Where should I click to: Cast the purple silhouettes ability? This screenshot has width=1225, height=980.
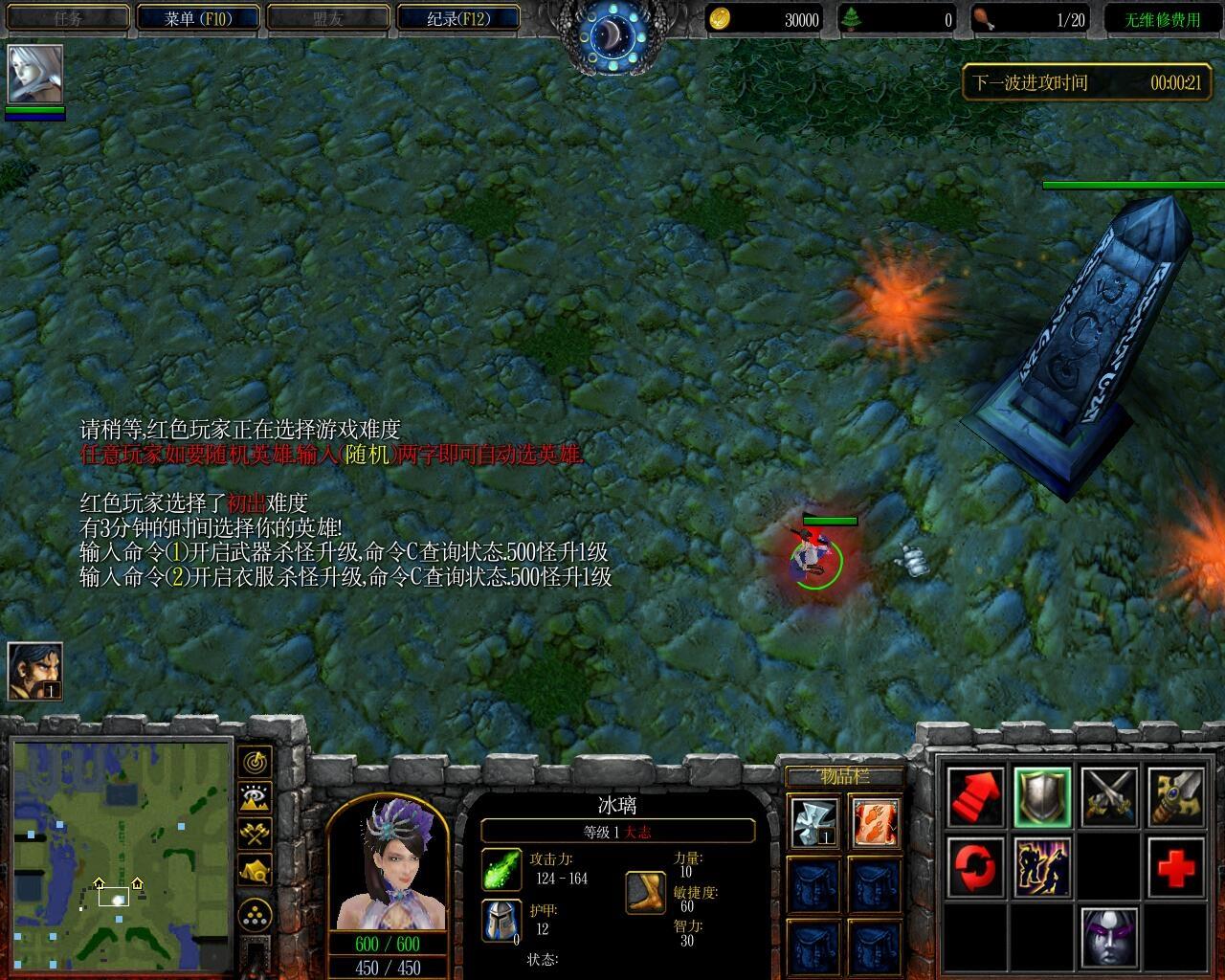[x=1042, y=867]
